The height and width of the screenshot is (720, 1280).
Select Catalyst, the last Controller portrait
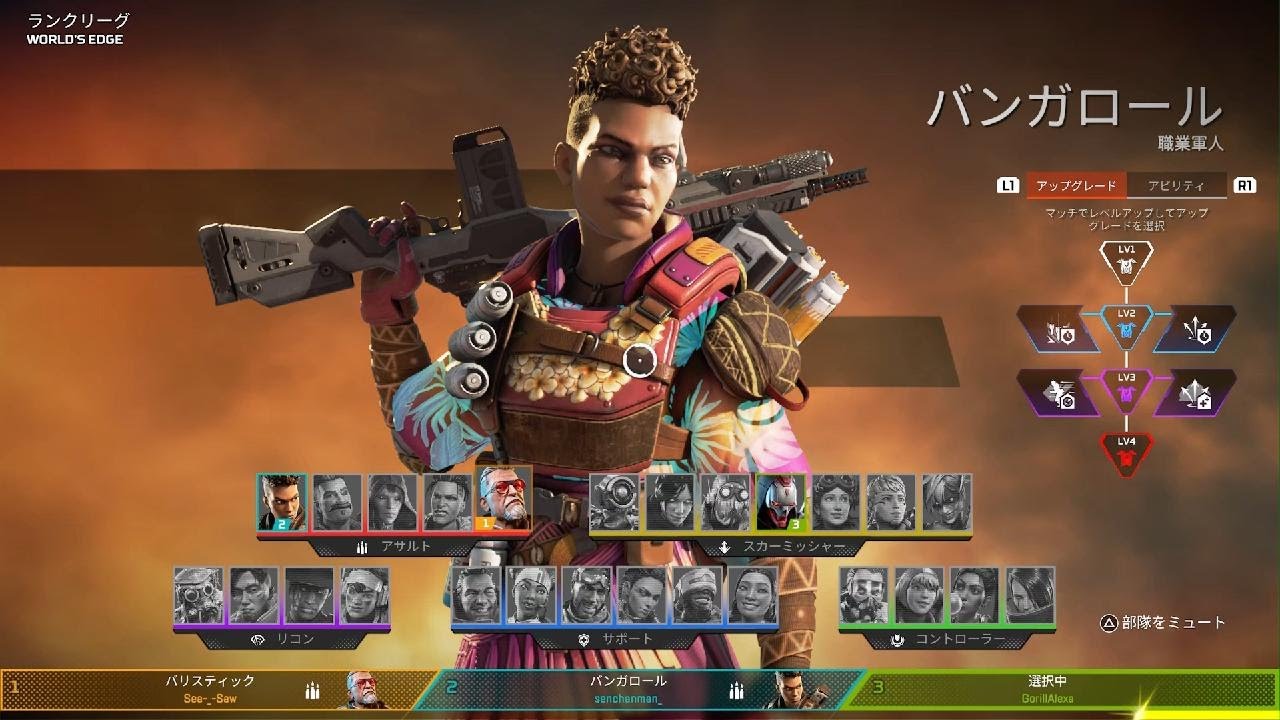point(1030,595)
